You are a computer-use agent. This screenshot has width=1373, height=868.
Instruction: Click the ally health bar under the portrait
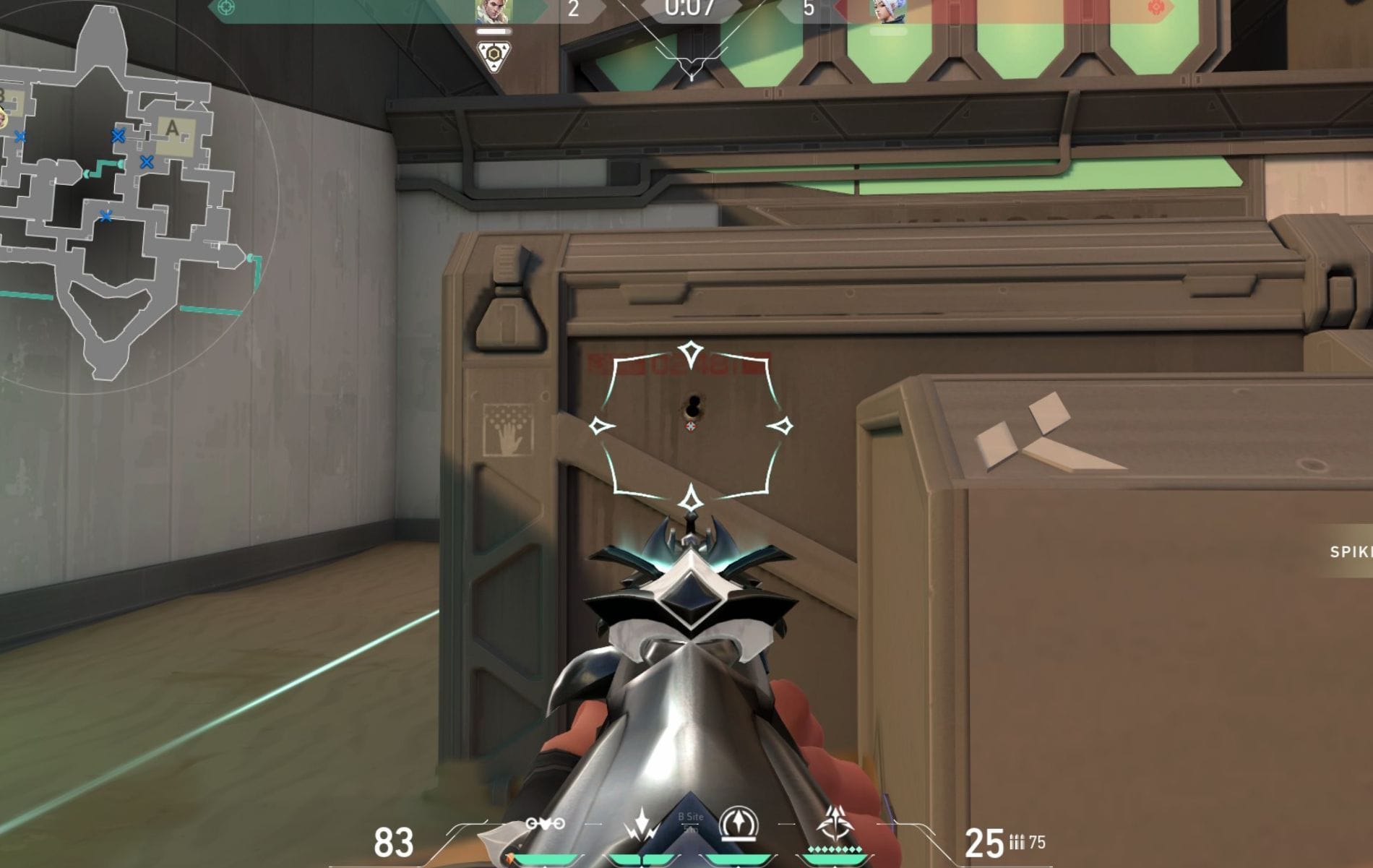pos(494,31)
